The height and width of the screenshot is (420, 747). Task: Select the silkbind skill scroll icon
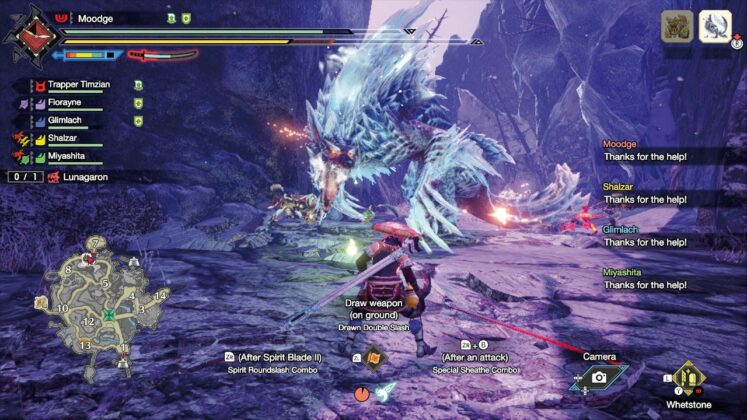[x=374, y=357]
